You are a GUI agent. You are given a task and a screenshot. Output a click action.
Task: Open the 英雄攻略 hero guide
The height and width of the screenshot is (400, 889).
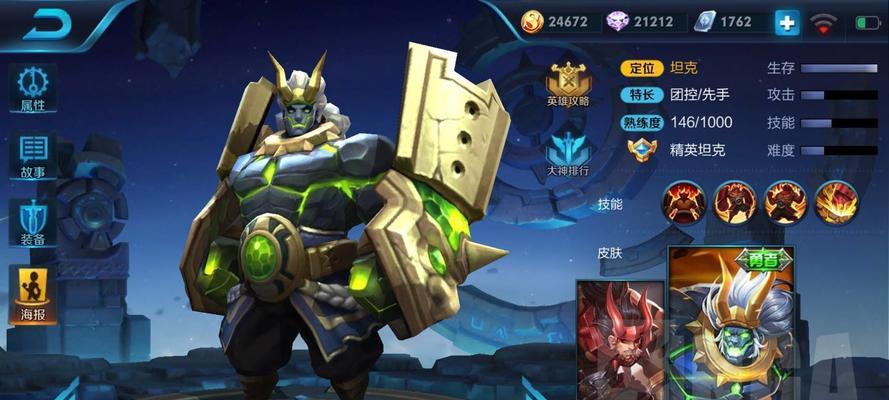[x=567, y=82]
